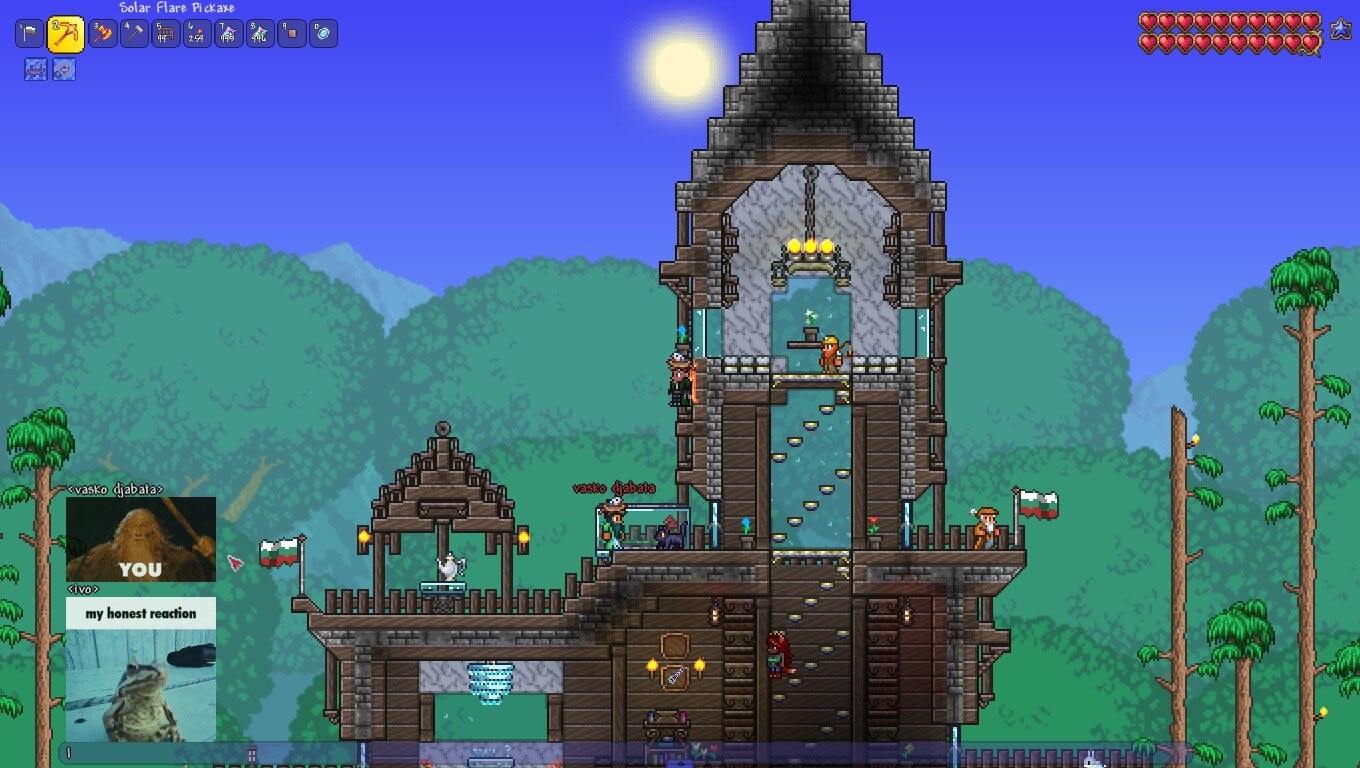Equip the grey hammer in hotbar slot 4
1360x768 pixels.
134,34
